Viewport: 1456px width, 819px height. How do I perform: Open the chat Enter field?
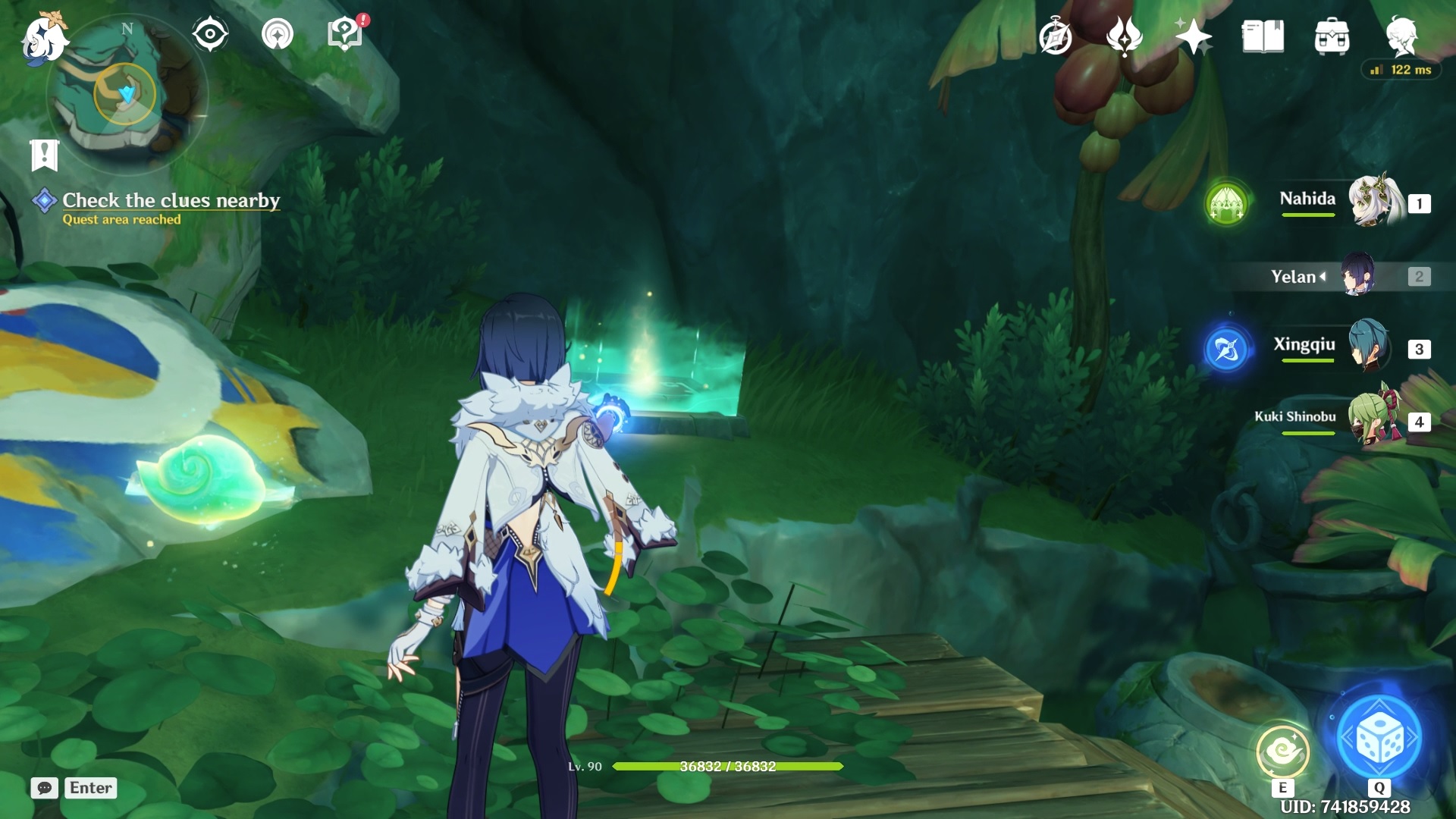(89, 788)
